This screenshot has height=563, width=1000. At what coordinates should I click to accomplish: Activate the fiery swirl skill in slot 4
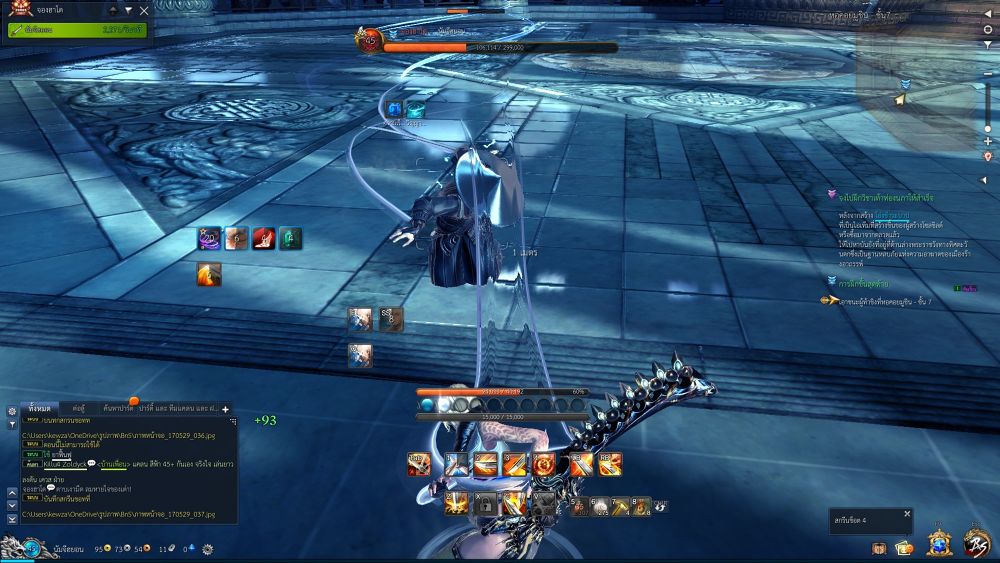[545, 464]
